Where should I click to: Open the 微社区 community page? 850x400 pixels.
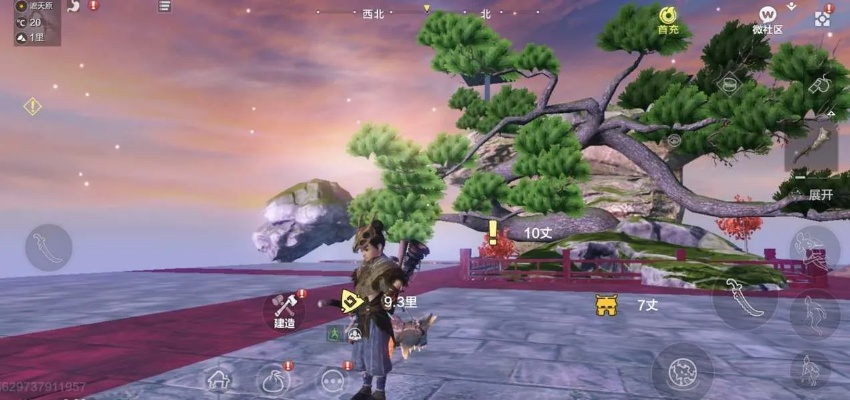767,19
